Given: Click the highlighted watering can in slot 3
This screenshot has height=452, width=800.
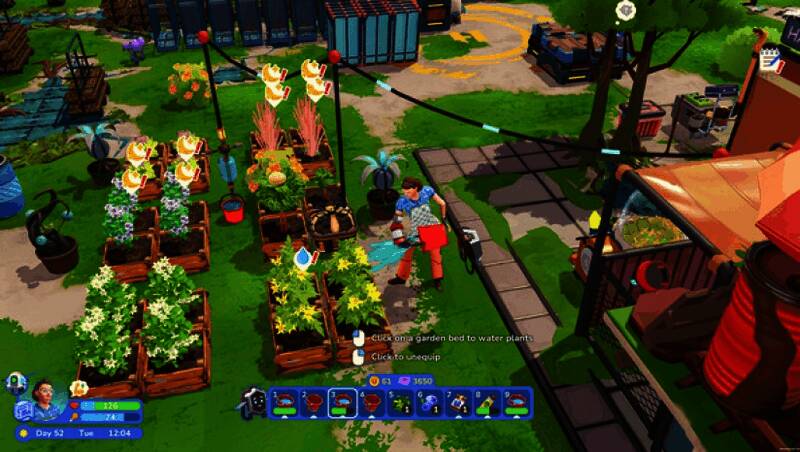Looking at the screenshot, I should [x=343, y=402].
